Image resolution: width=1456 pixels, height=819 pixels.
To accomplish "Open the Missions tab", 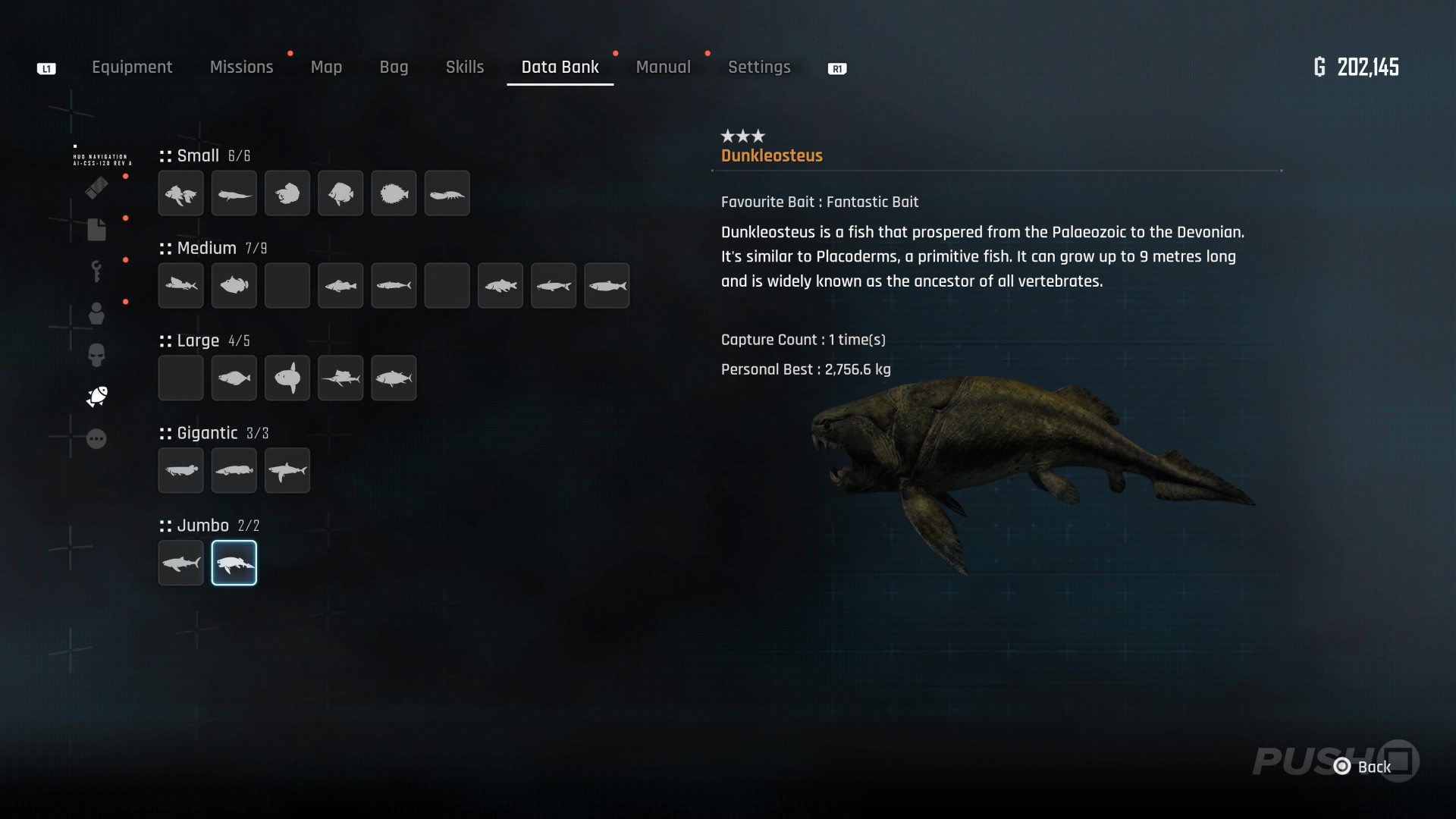I will point(241,67).
